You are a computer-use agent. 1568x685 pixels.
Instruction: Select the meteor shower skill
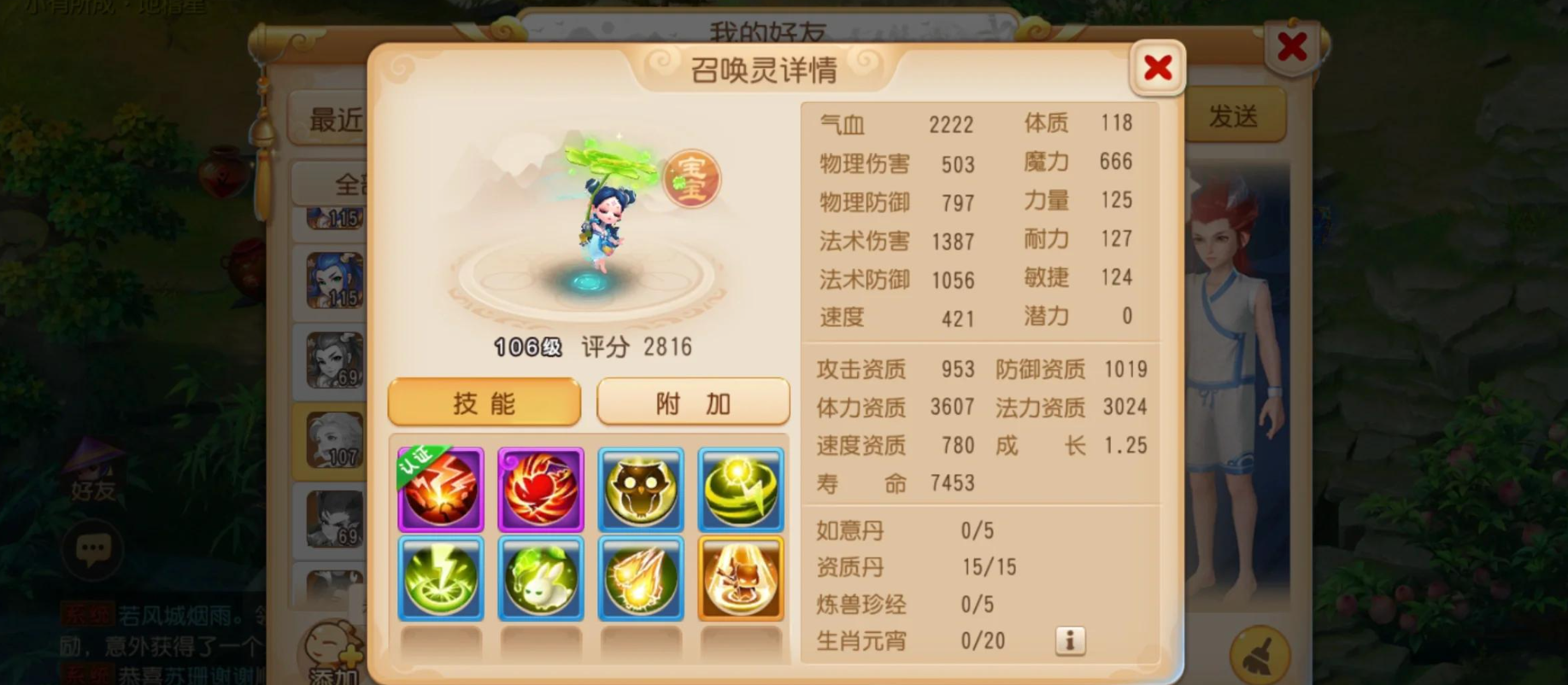641,578
